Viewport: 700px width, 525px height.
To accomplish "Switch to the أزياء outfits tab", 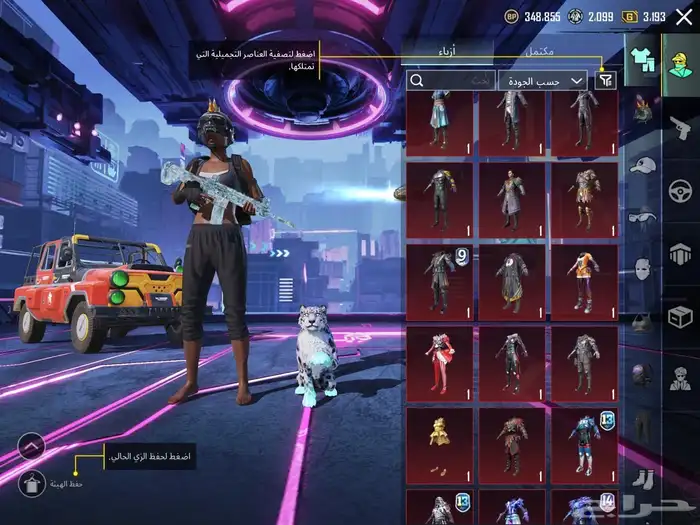I will (x=449, y=50).
